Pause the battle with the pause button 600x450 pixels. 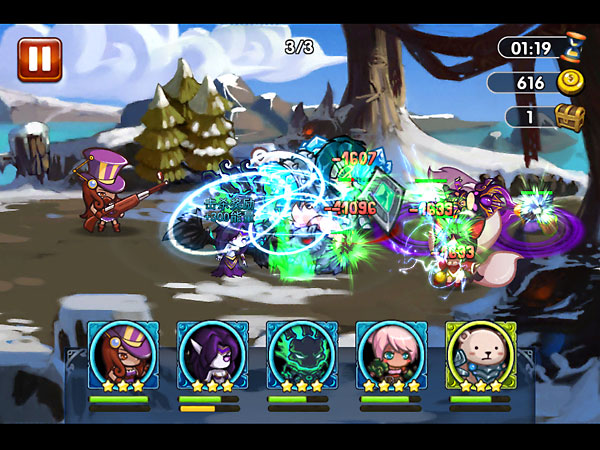[x=39, y=58]
